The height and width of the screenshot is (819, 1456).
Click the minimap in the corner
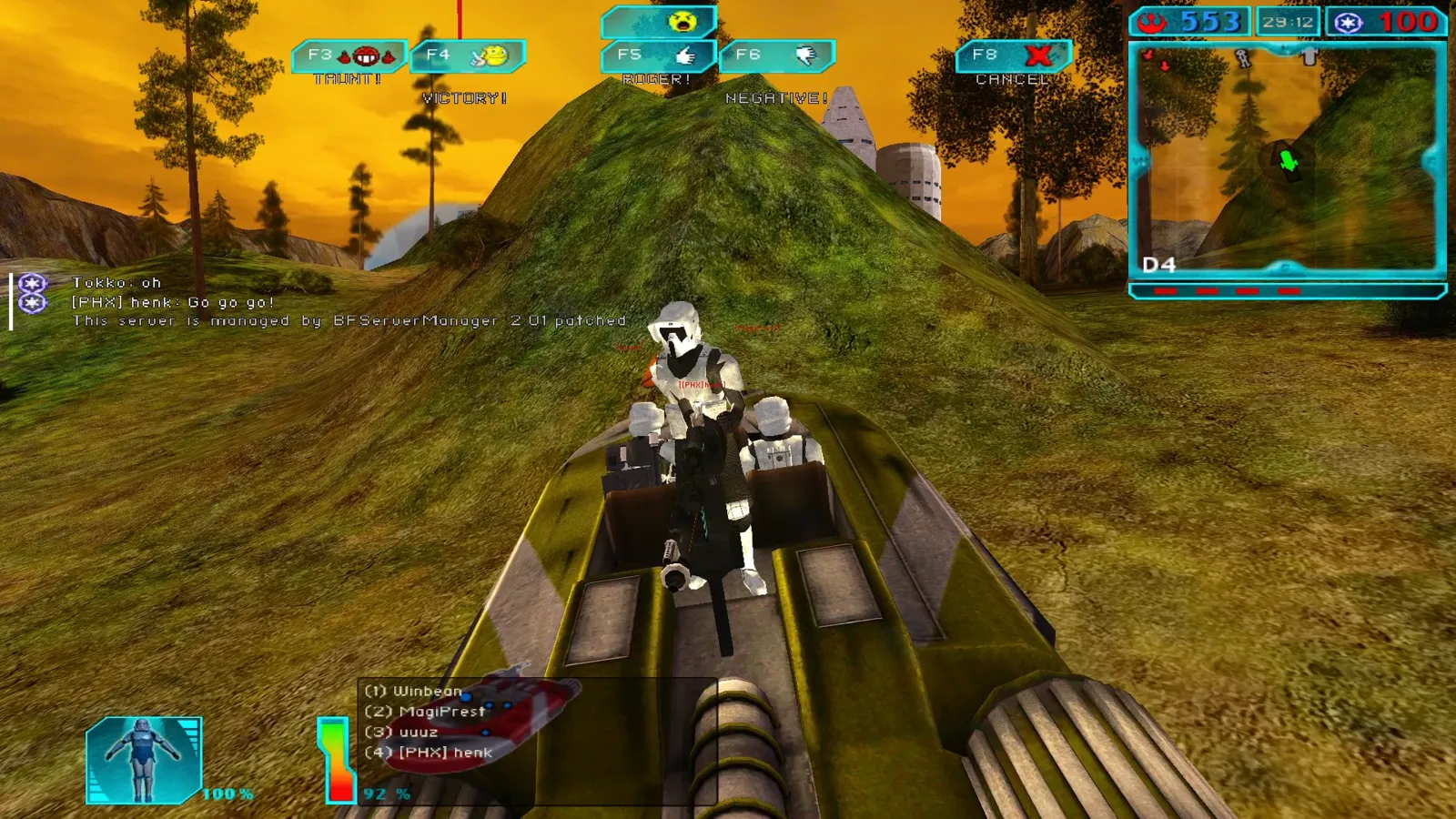click(x=1287, y=160)
